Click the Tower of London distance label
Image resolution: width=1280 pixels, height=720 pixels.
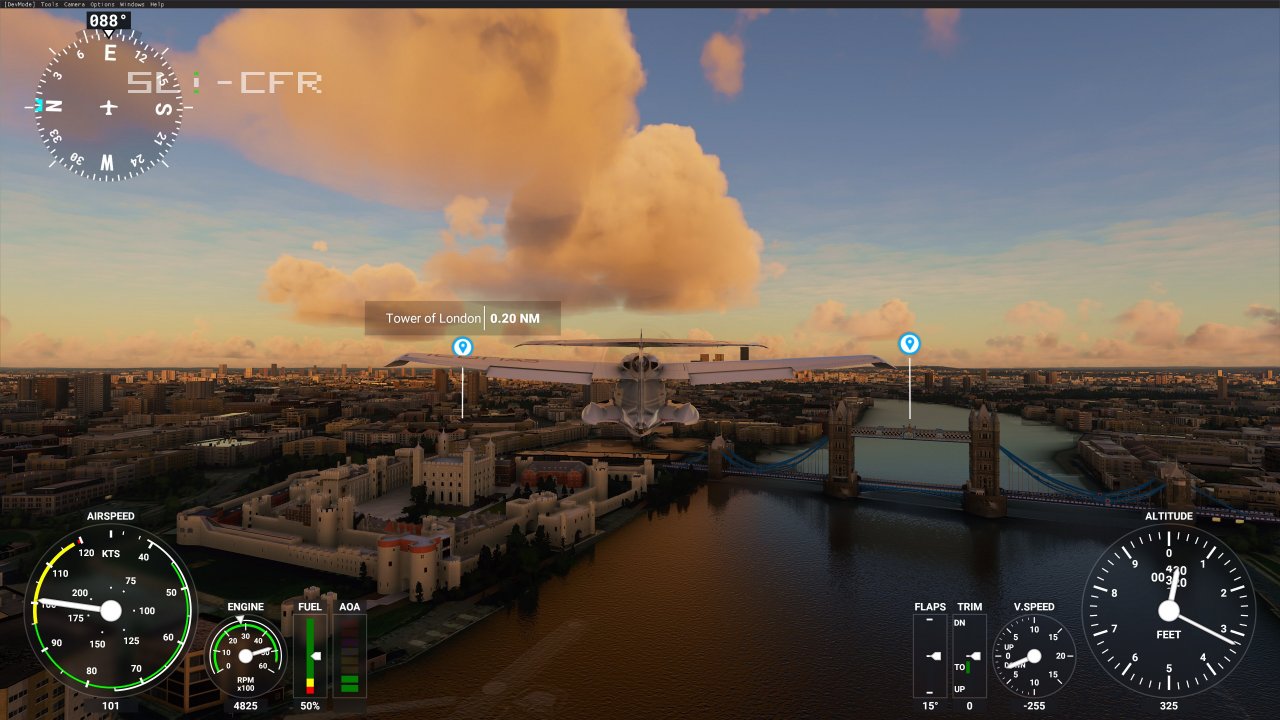pos(515,318)
